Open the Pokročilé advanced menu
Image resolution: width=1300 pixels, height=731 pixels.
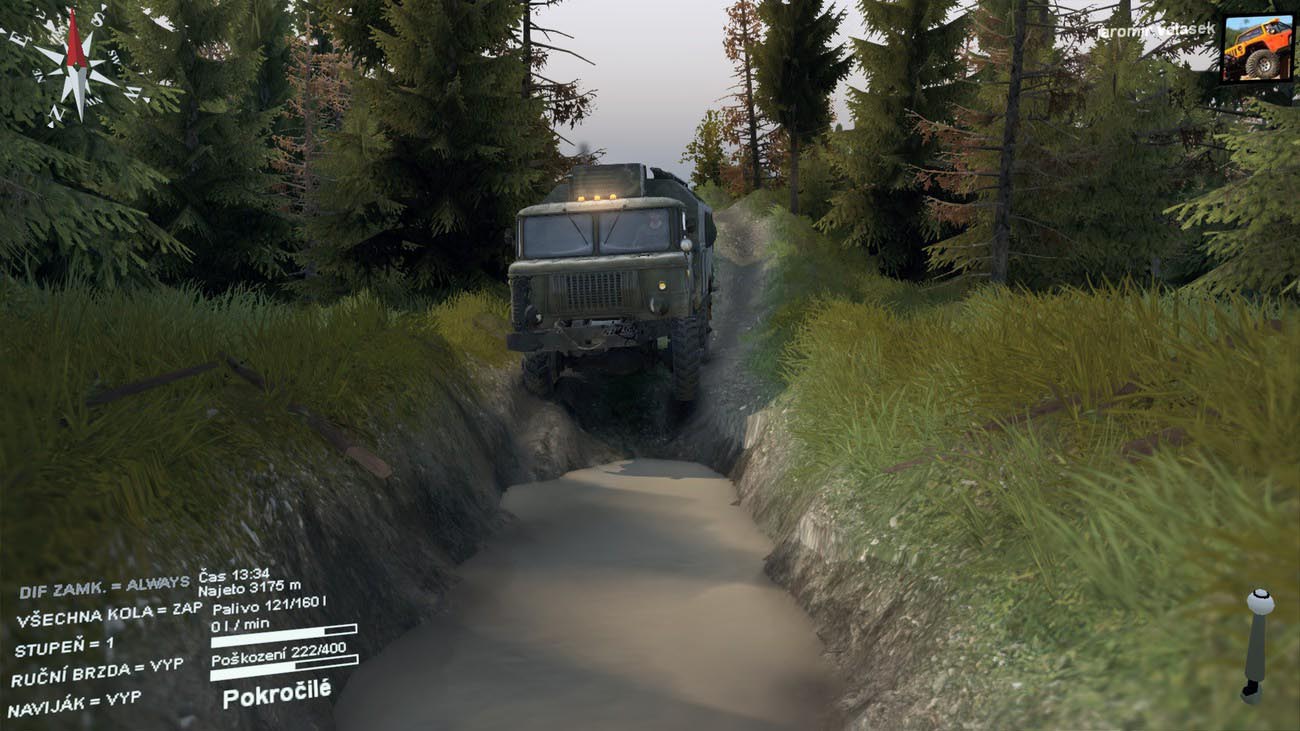coord(276,693)
